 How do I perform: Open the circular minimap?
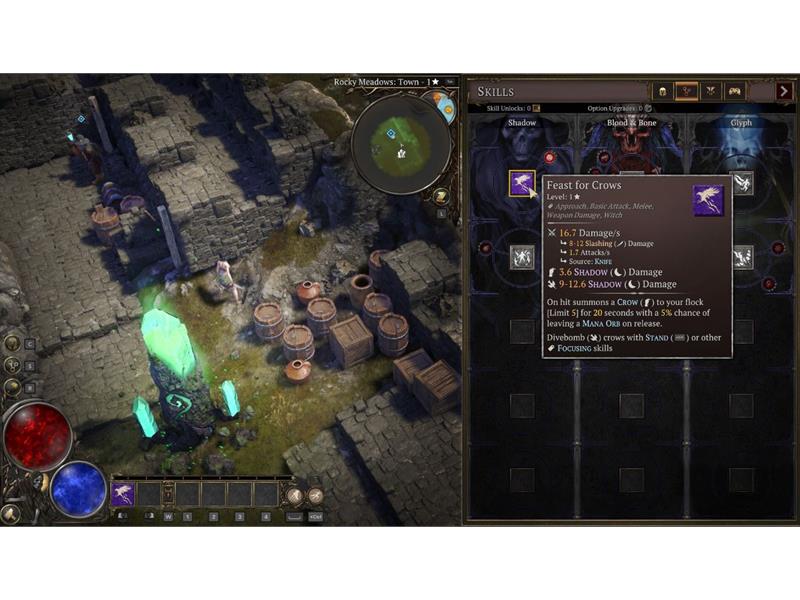399,144
